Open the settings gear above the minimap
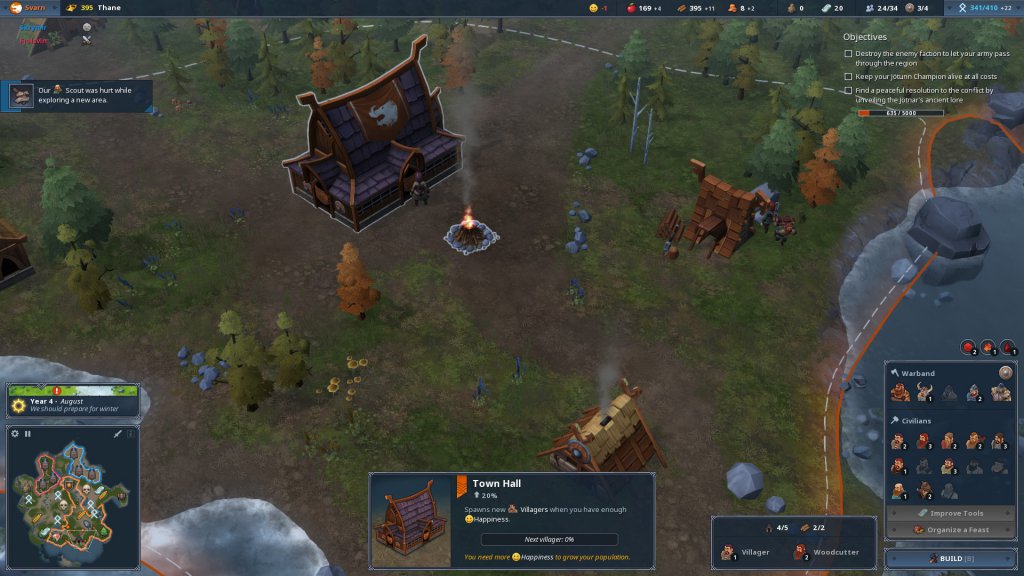 15,434
